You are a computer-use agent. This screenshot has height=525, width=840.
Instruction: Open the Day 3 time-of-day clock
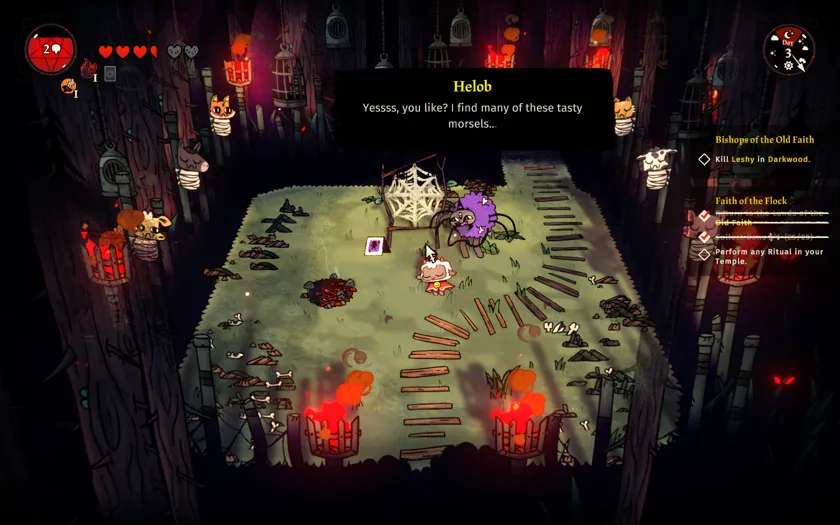pos(788,49)
